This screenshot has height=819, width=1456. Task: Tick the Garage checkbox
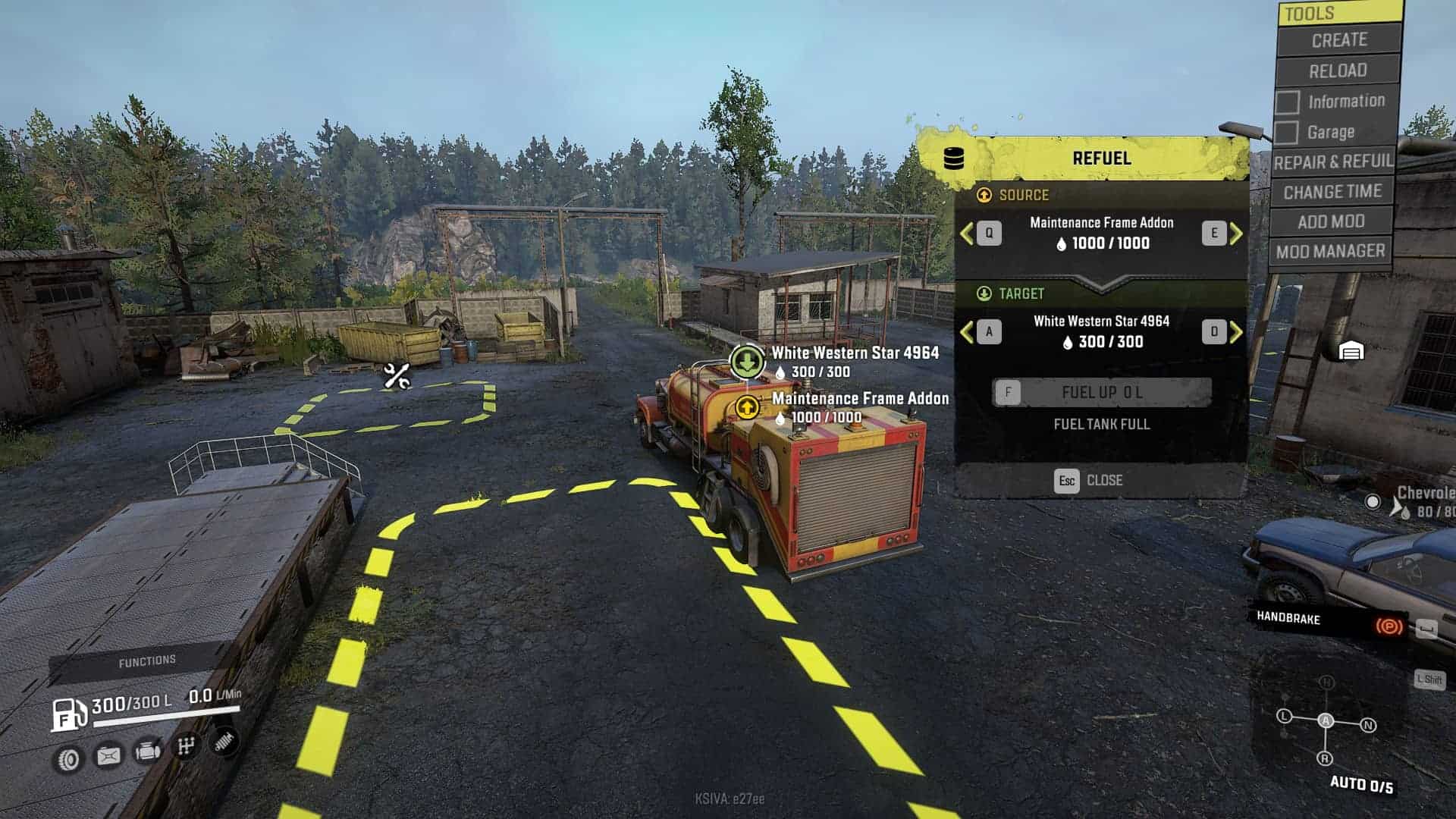tap(1286, 133)
